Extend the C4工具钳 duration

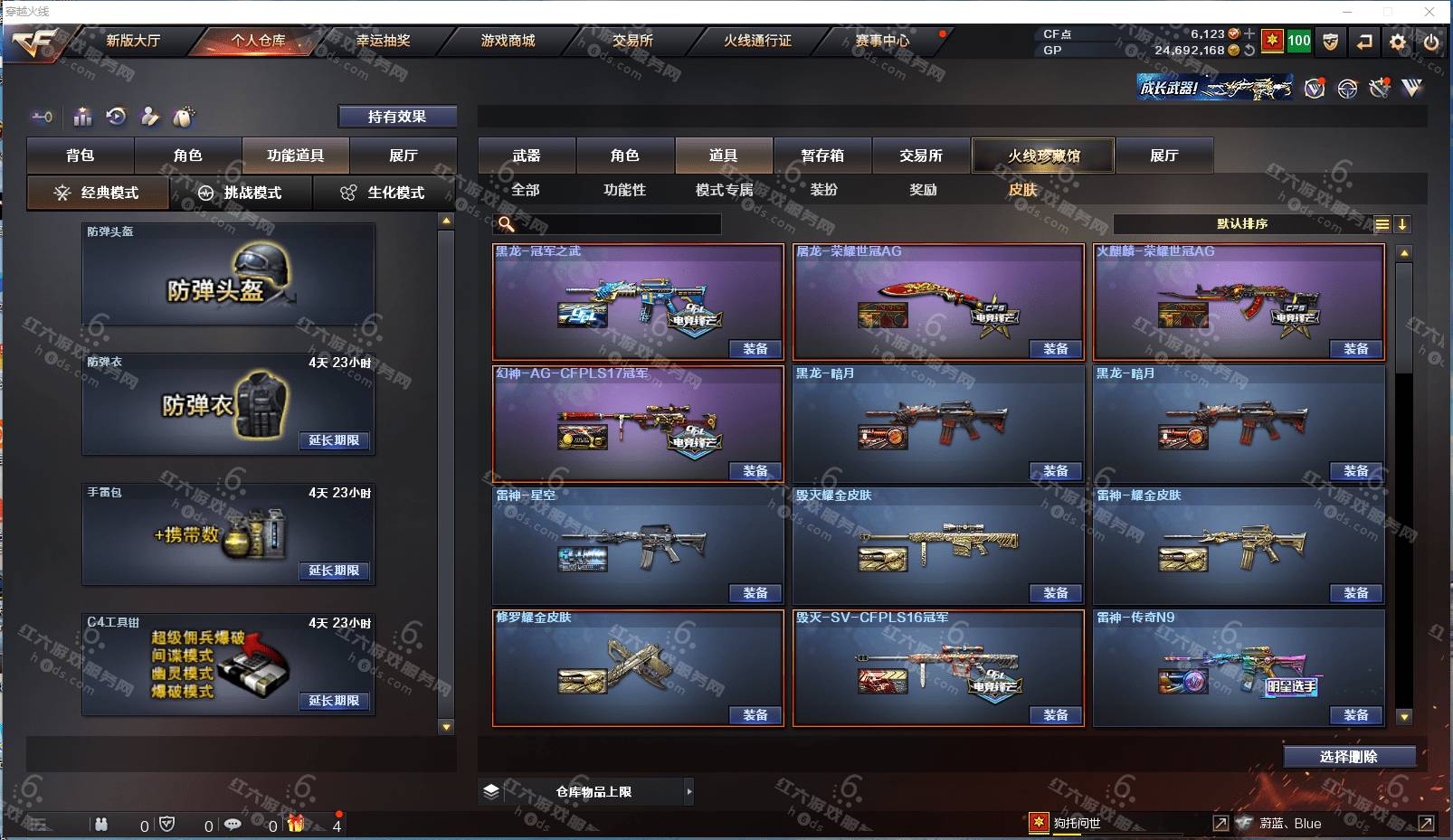coord(334,701)
